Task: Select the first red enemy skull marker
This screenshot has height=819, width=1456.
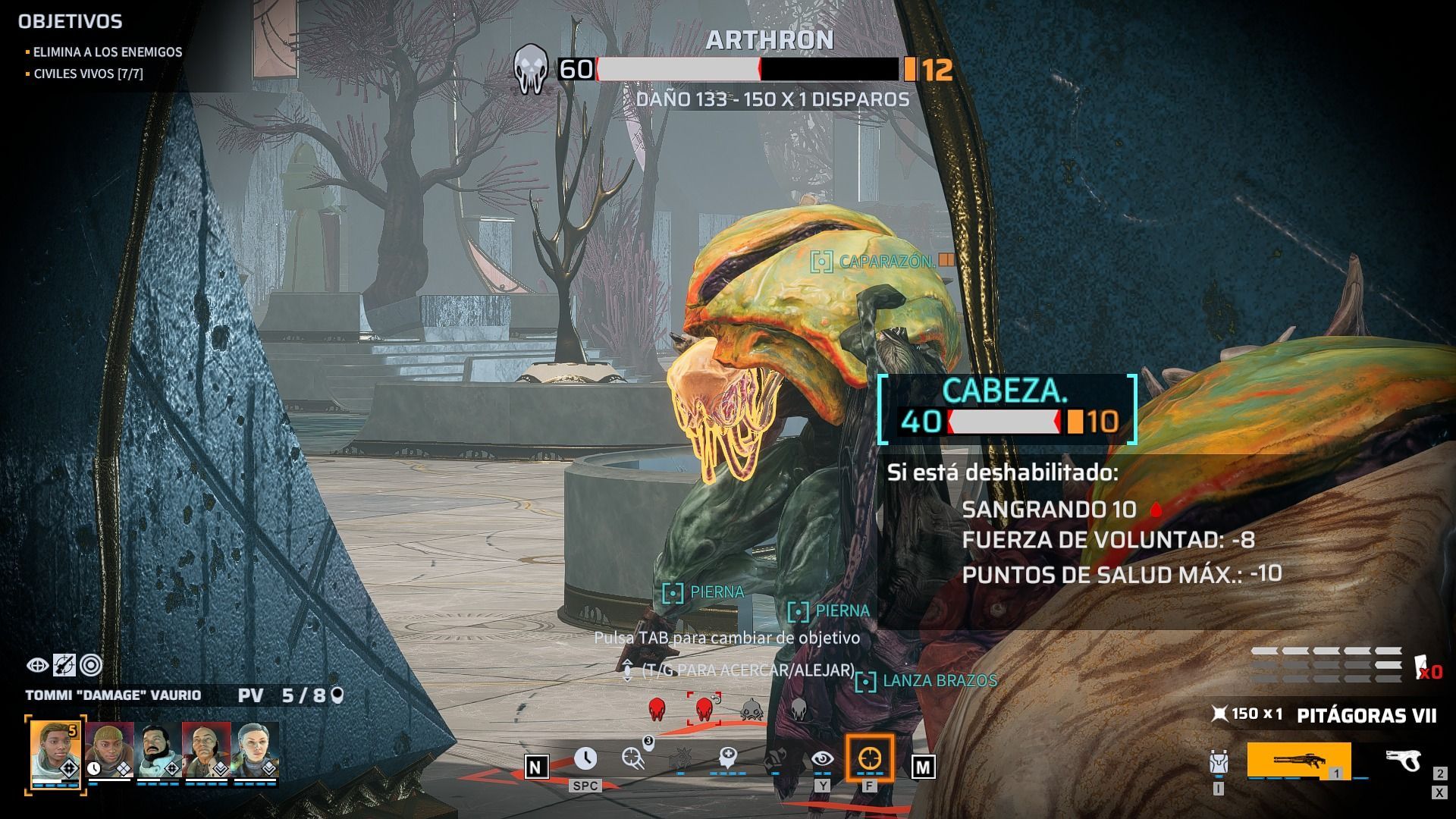Action: pos(657,710)
